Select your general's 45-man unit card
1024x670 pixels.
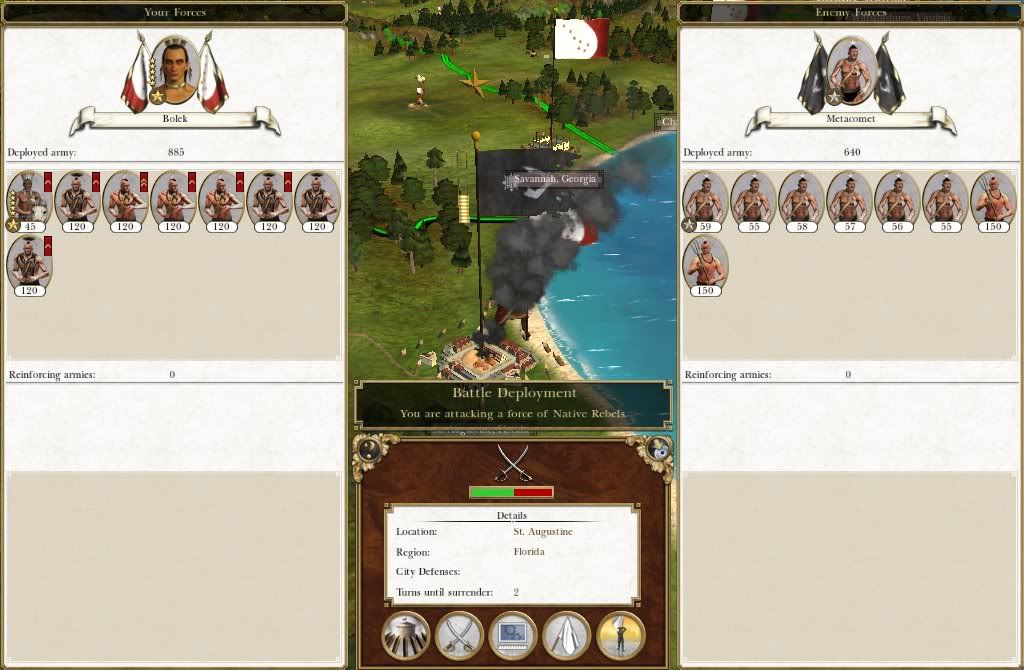tap(29, 200)
